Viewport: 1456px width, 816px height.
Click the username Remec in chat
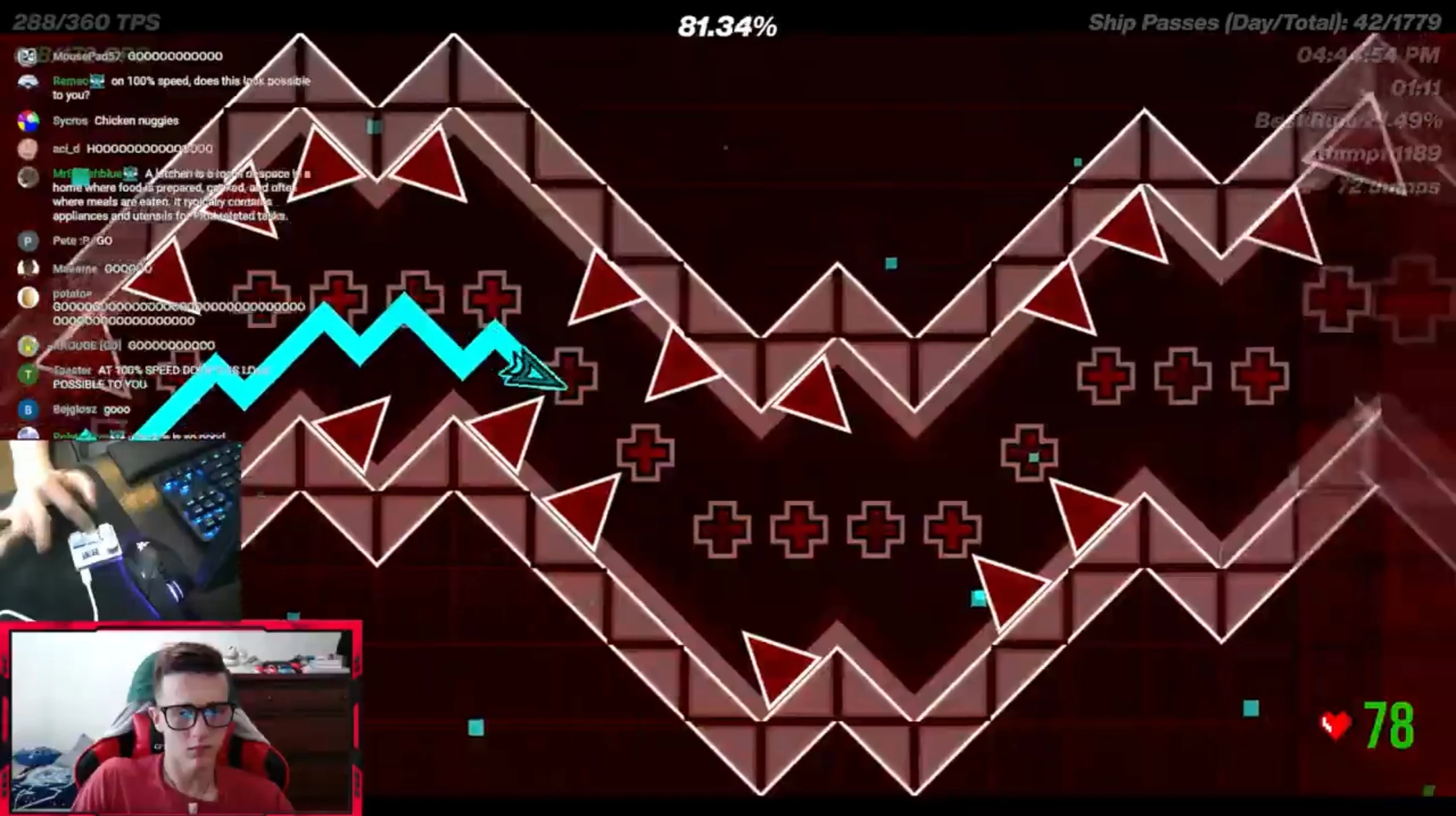coord(70,81)
